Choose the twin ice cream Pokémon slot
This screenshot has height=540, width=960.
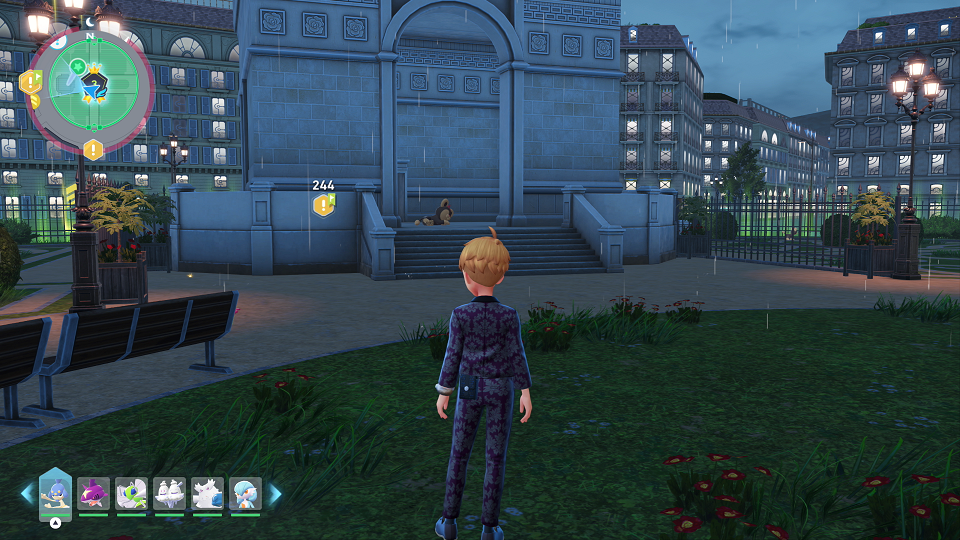coord(169,493)
